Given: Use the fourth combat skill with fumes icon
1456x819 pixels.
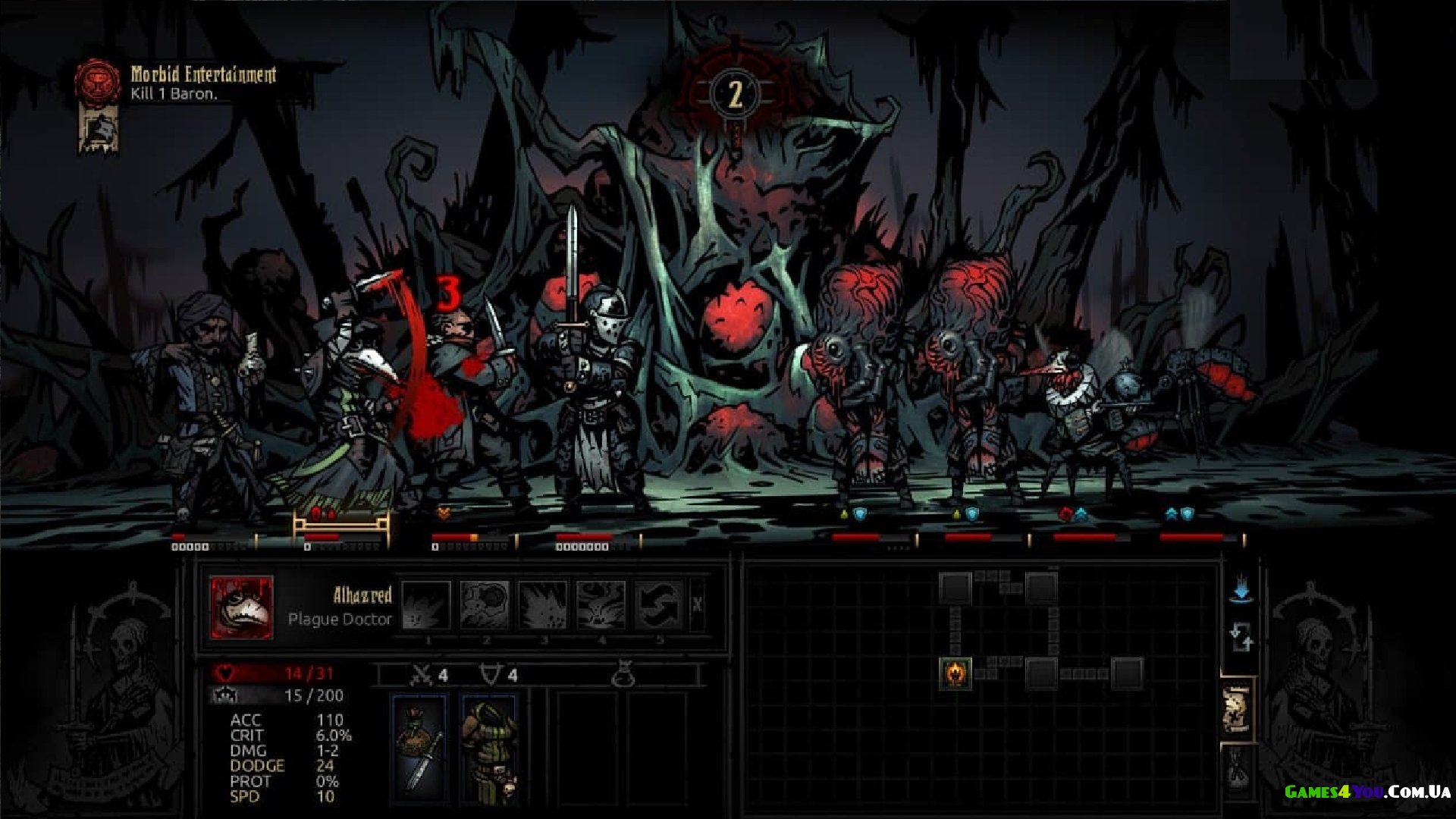Looking at the screenshot, I should [x=601, y=605].
